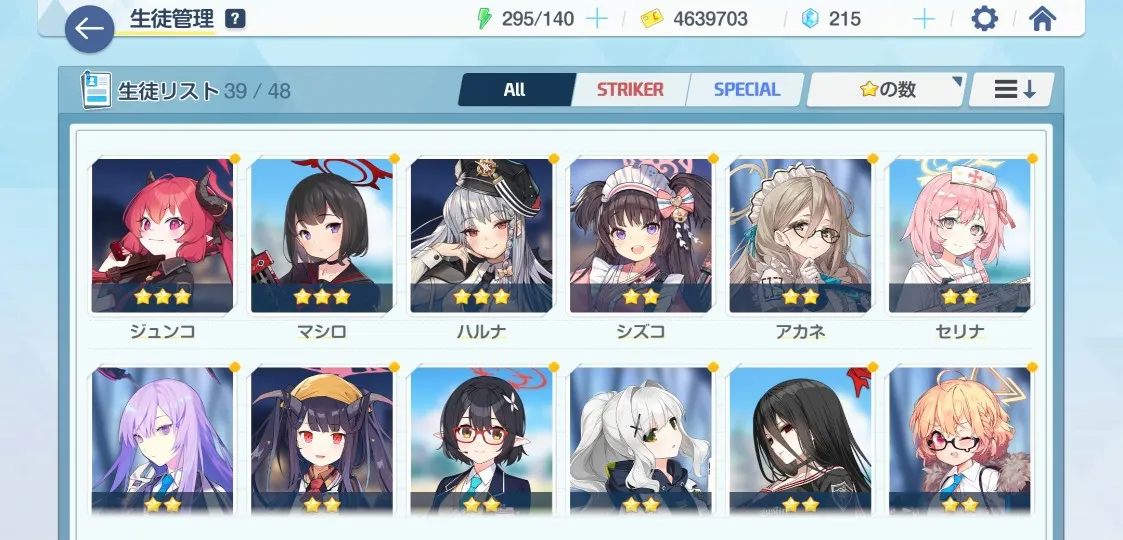Add energy with the plus button
This screenshot has width=1123, height=540.
point(596,18)
